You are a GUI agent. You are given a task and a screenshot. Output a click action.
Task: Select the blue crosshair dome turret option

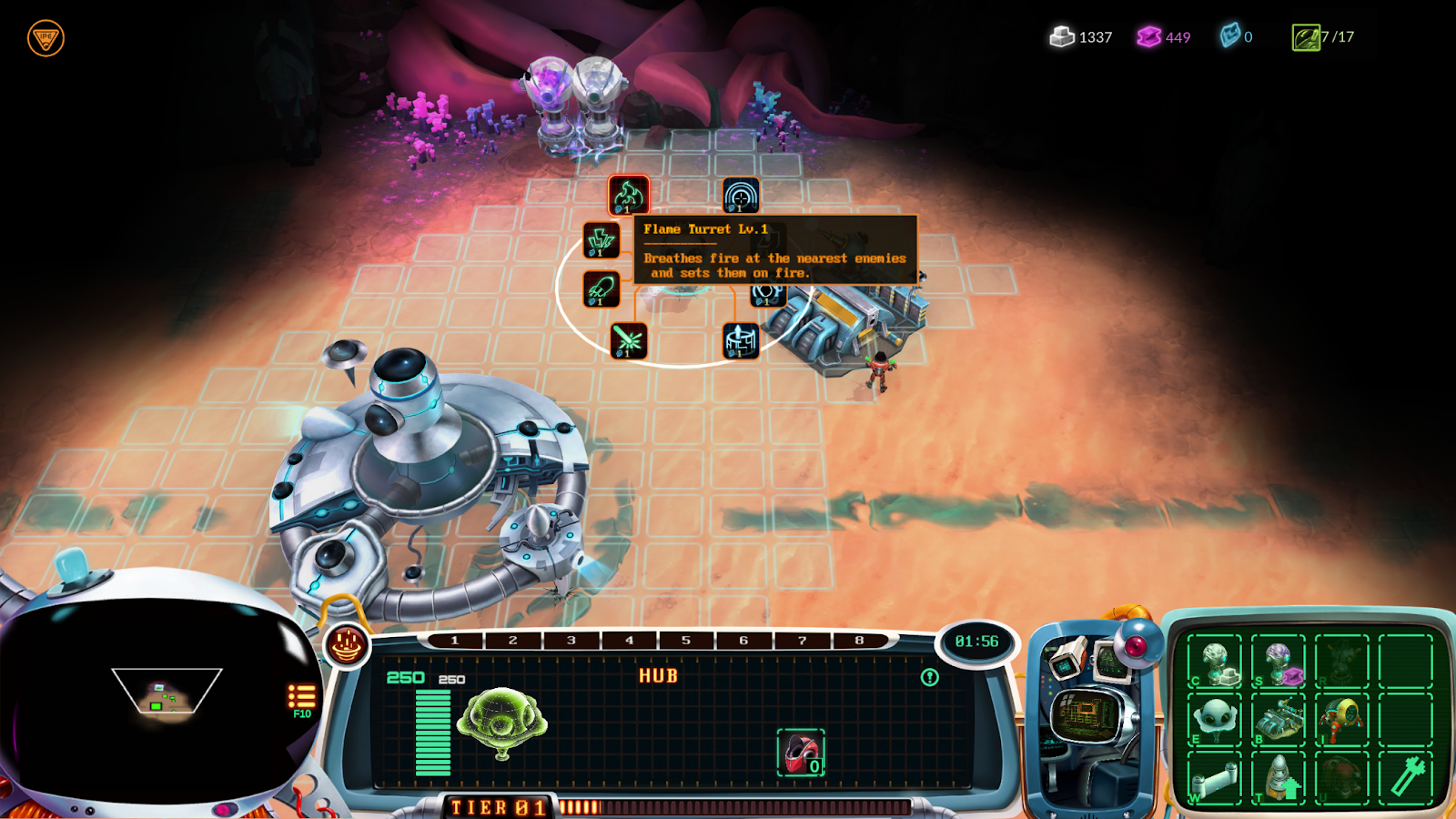pyautogui.click(x=741, y=196)
